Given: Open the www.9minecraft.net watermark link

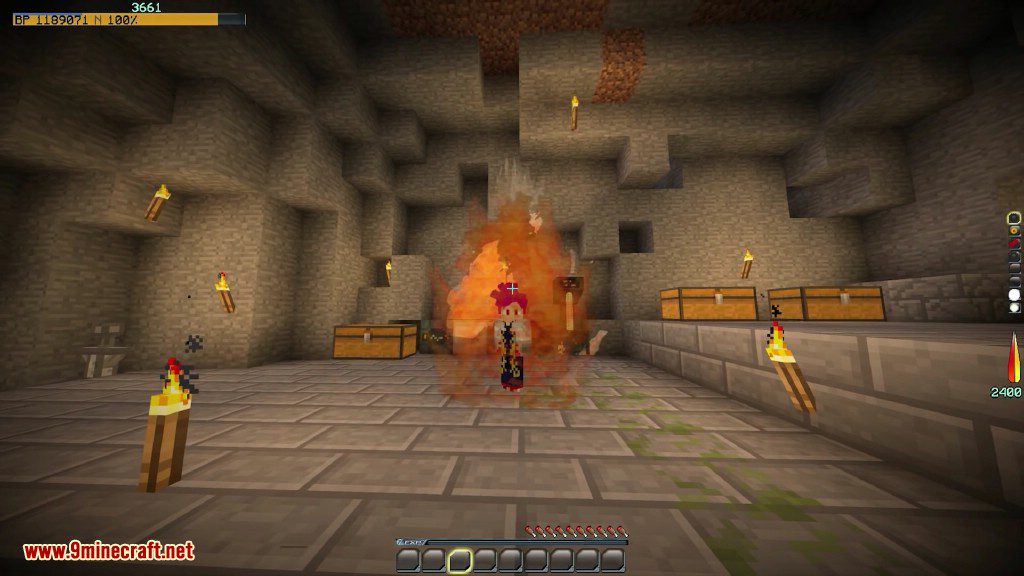Looking at the screenshot, I should [x=109, y=551].
